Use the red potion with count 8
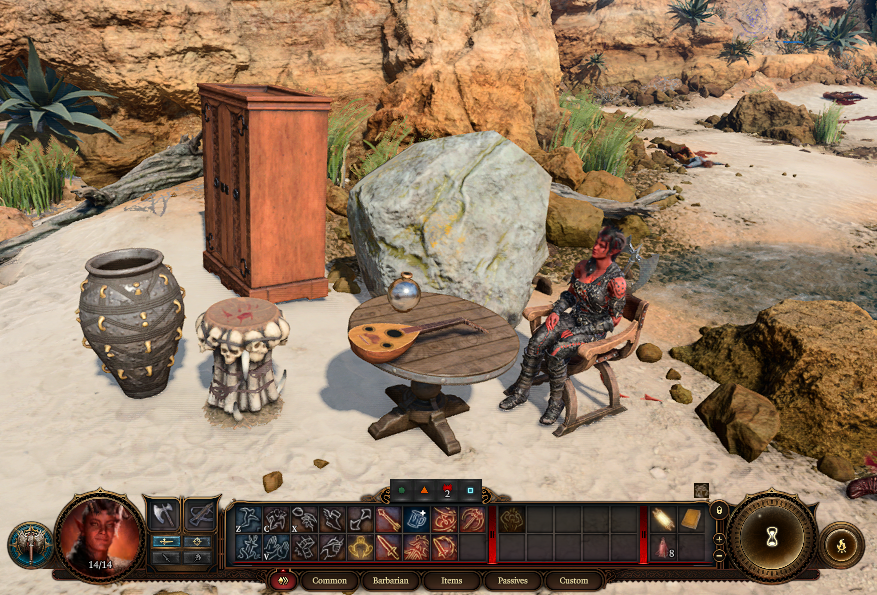Image resolution: width=877 pixels, height=595 pixels. coord(664,547)
